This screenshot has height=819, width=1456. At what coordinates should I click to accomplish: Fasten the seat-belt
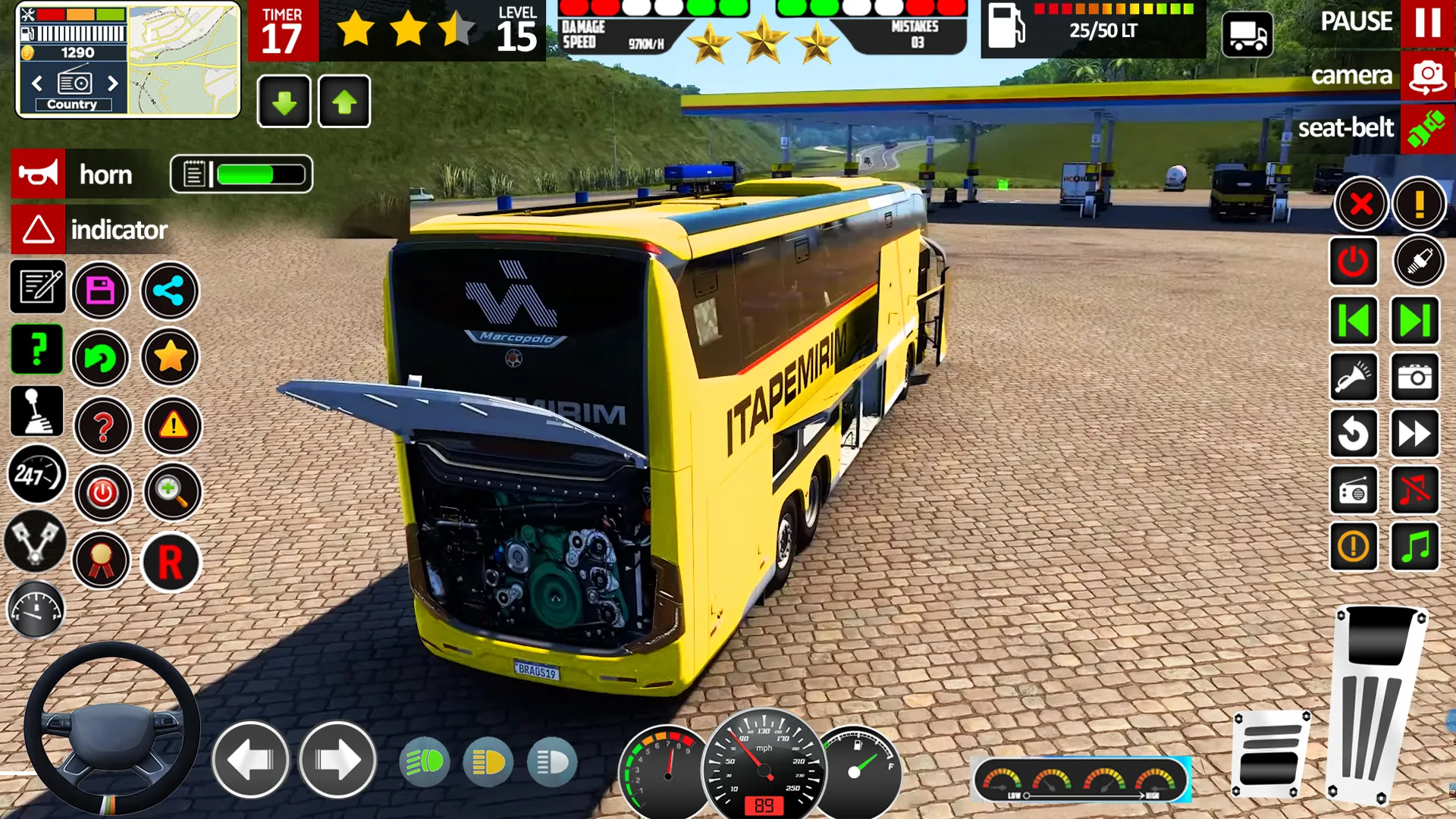1427,128
